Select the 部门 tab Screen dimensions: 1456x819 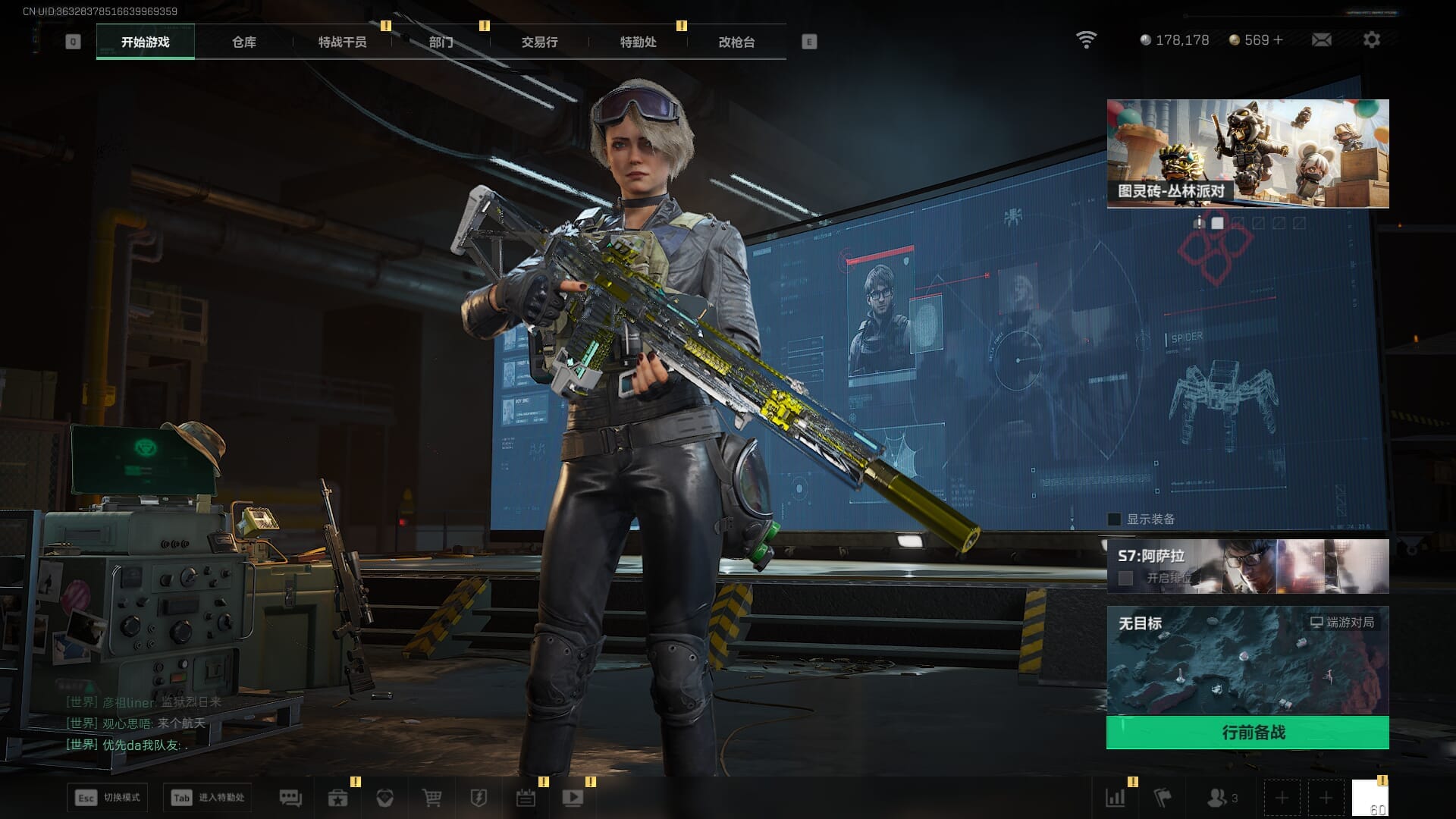[441, 42]
